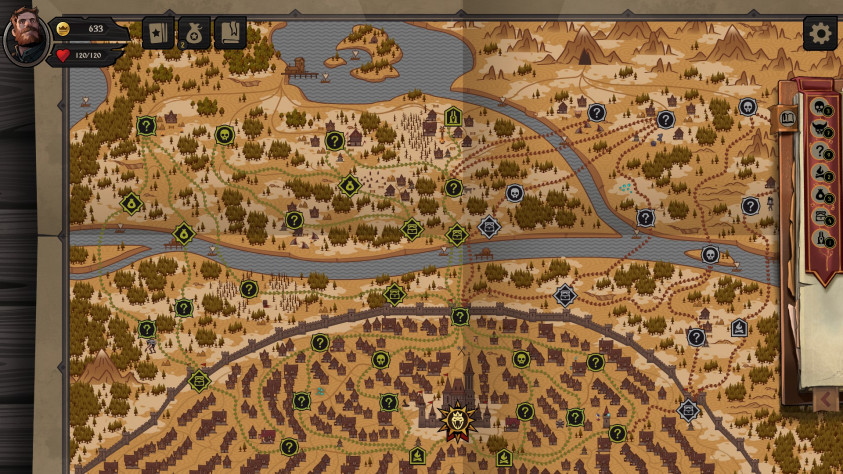The image size is (843, 474).
Task: Open the settings gear menu
Action: [820, 33]
